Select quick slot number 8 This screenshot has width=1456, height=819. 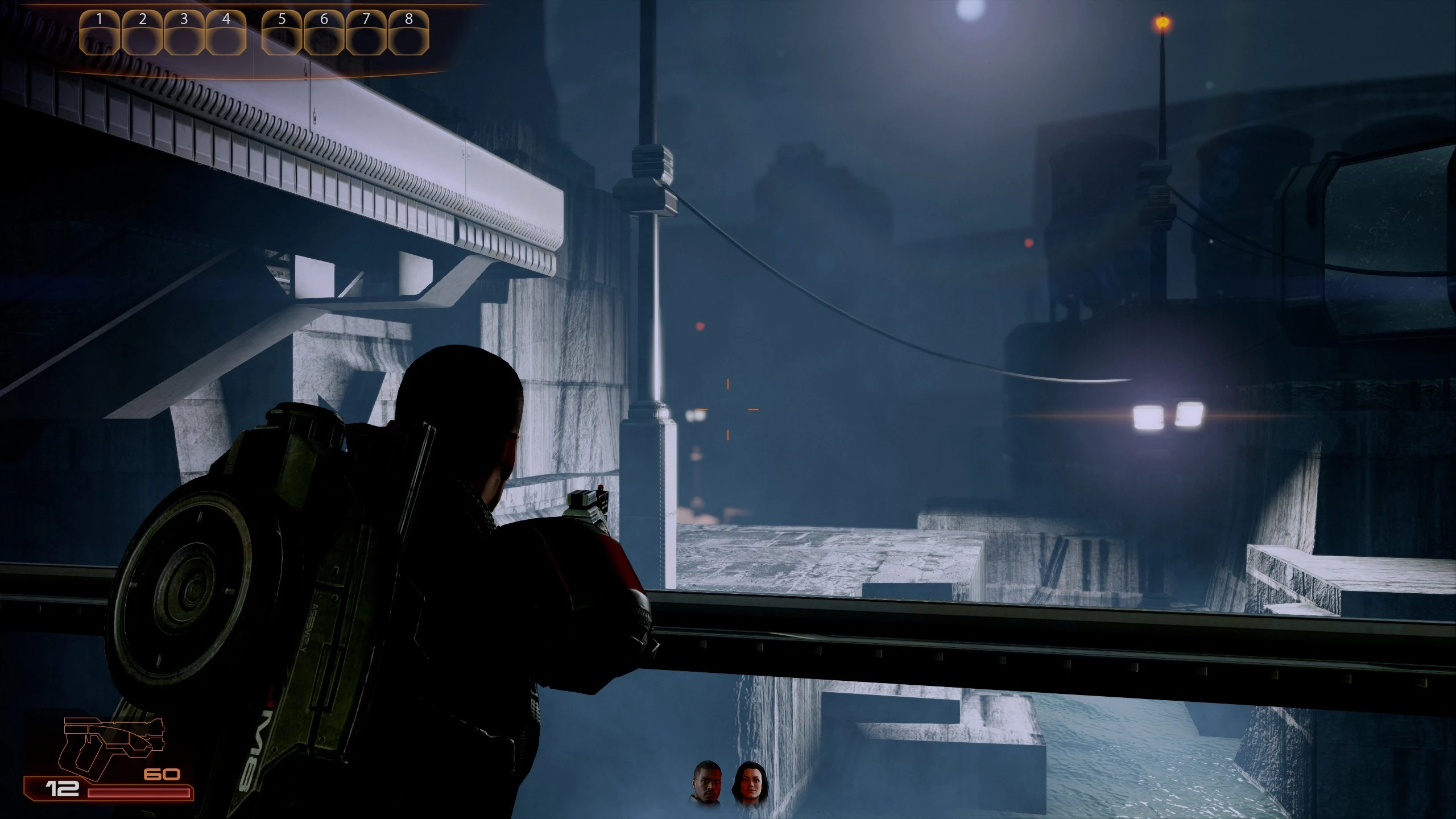tap(408, 34)
